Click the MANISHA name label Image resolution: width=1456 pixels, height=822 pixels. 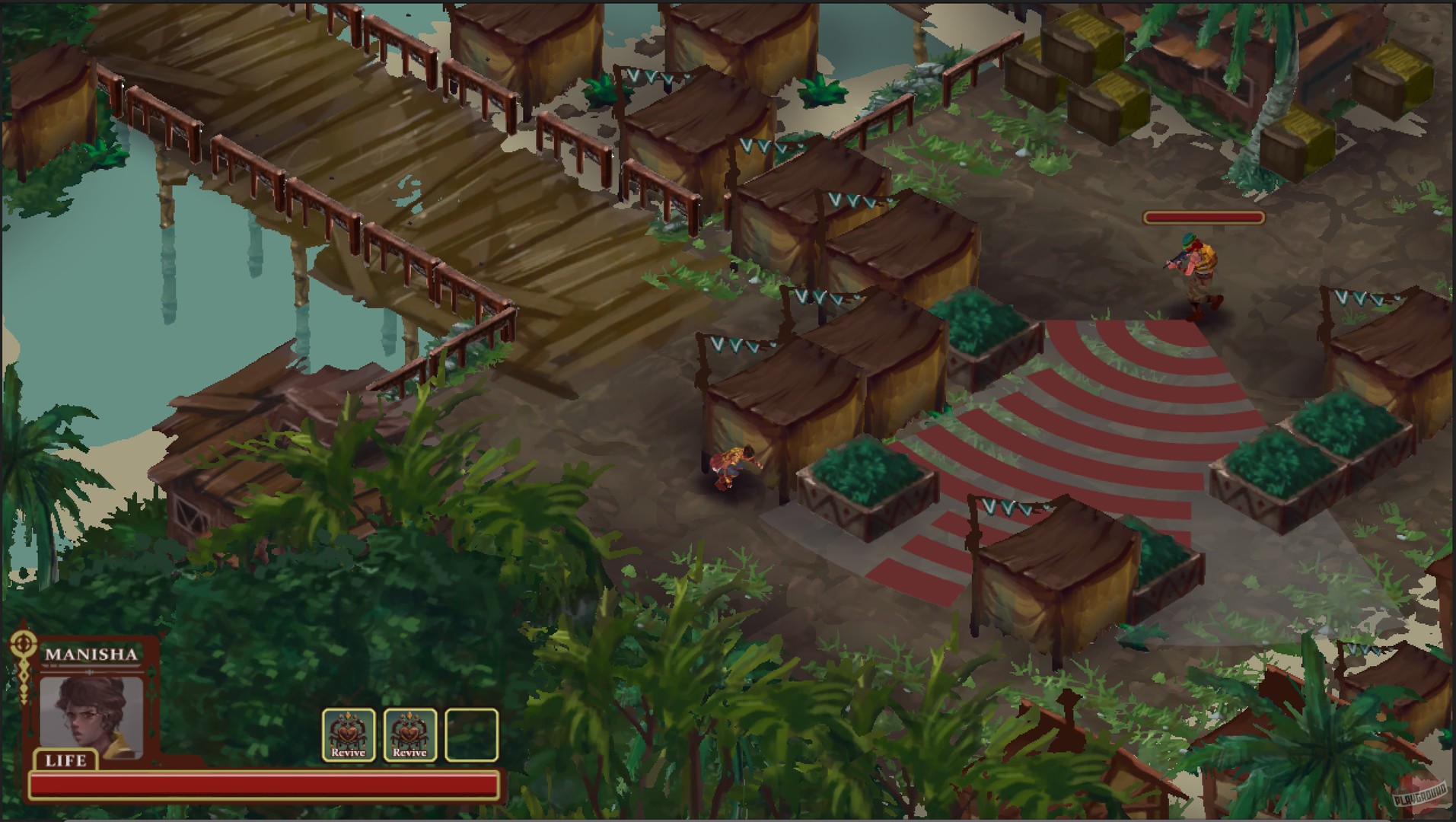tap(91, 653)
